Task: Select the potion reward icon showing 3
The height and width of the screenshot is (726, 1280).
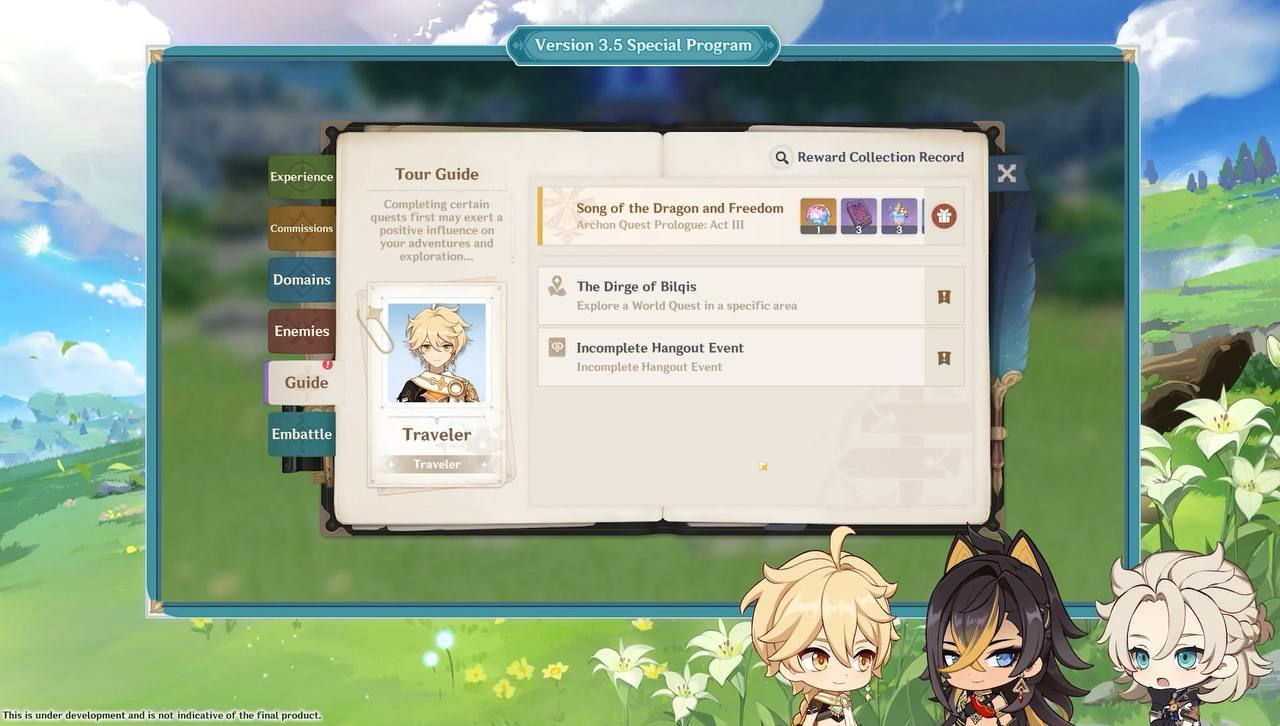Action: coord(898,213)
